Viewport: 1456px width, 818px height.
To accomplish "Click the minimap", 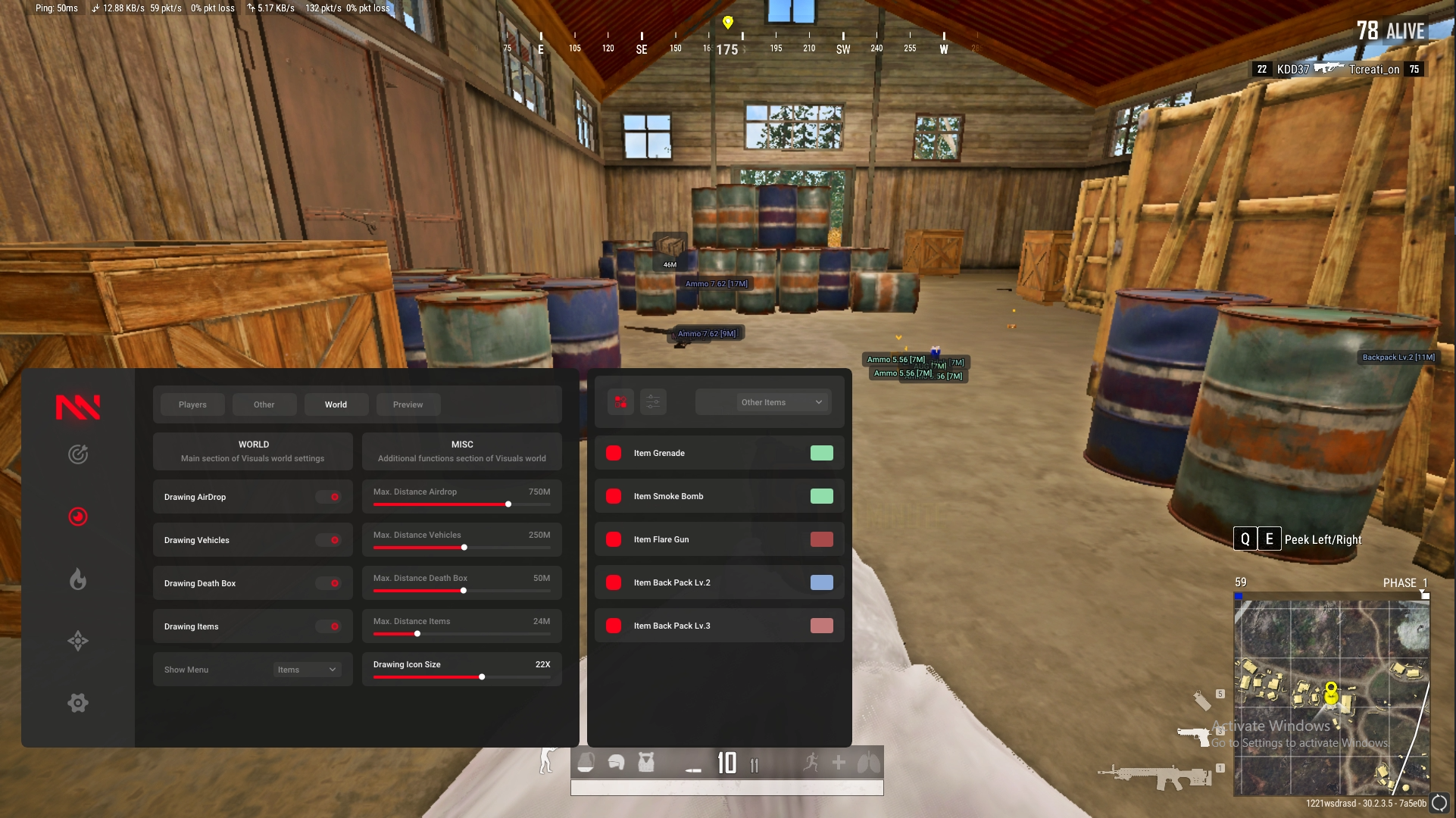I will point(1331,698).
